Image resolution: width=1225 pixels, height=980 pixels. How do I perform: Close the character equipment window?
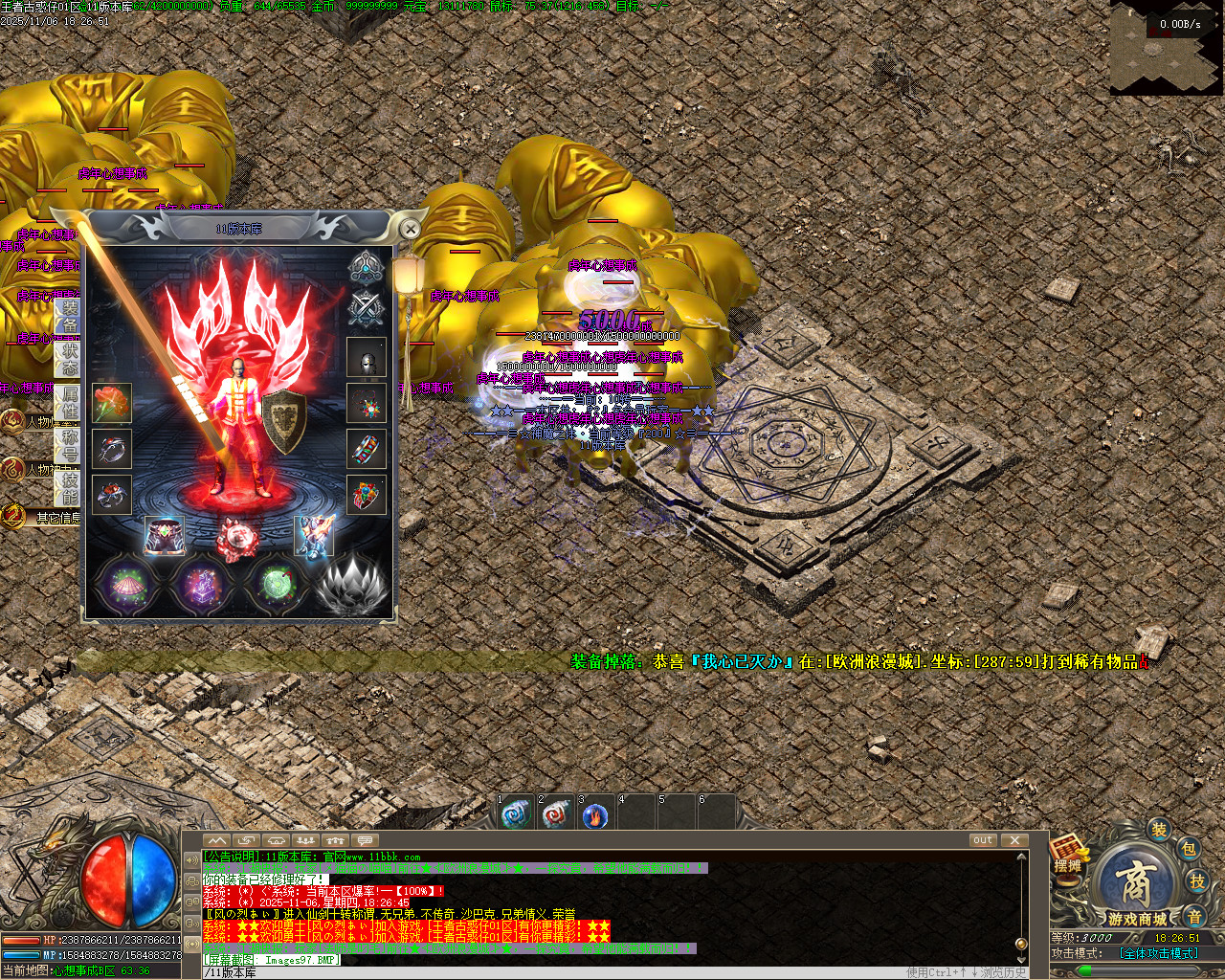pyautogui.click(x=410, y=229)
